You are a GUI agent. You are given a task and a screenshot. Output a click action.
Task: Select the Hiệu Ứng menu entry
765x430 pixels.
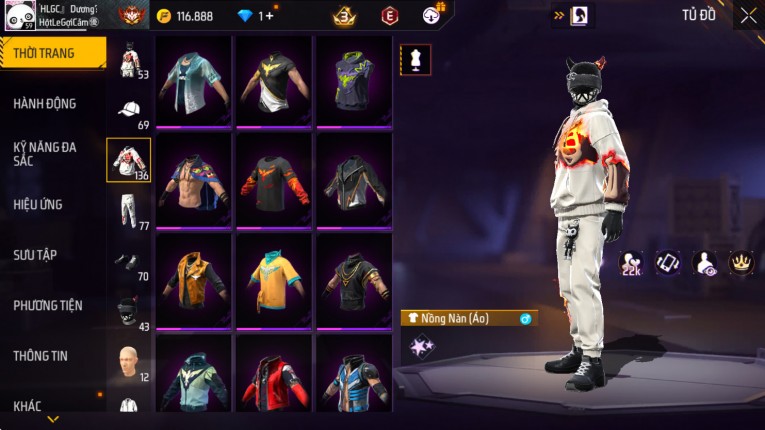point(38,204)
